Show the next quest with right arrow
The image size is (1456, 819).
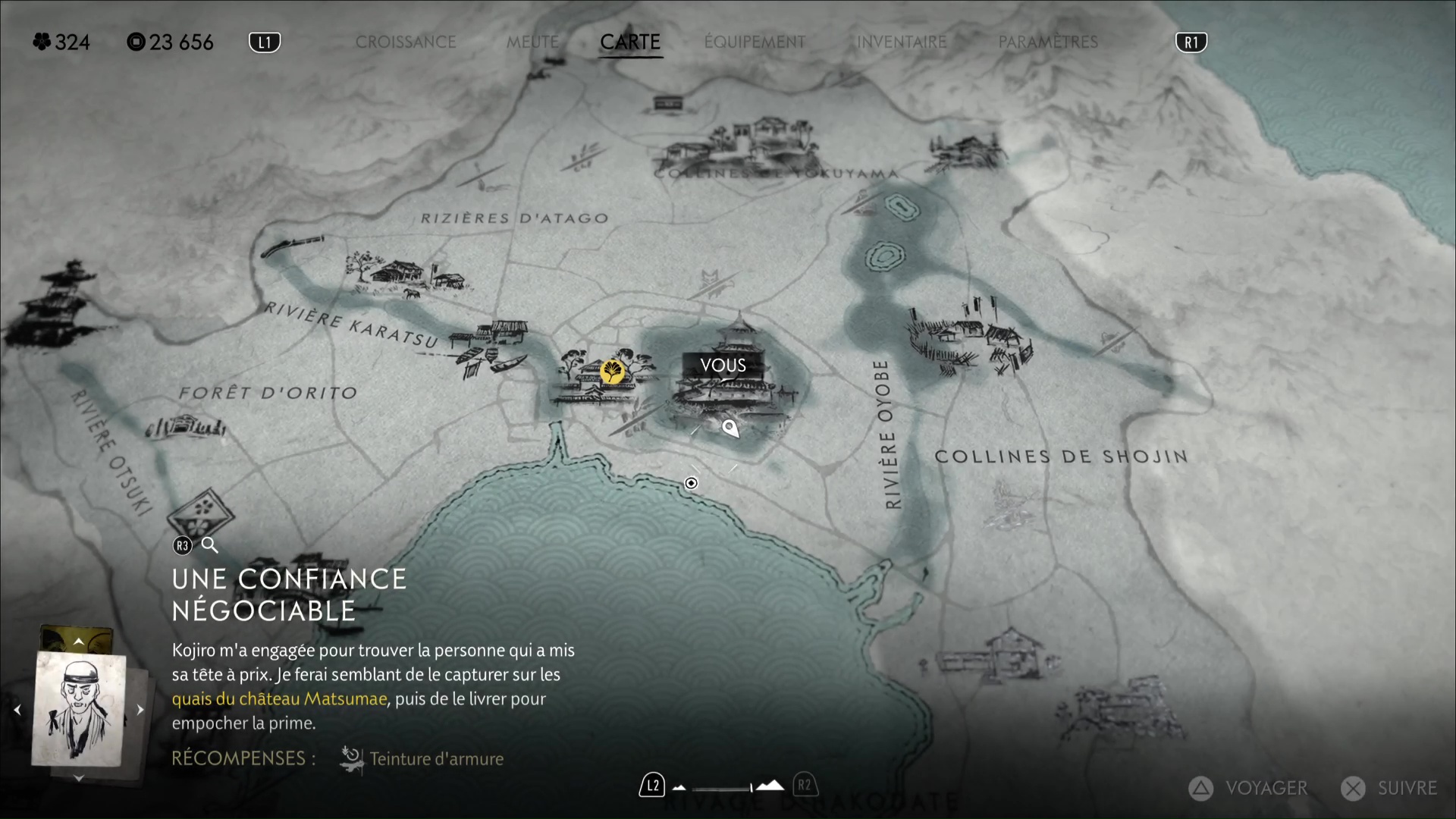pyautogui.click(x=140, y=710)
